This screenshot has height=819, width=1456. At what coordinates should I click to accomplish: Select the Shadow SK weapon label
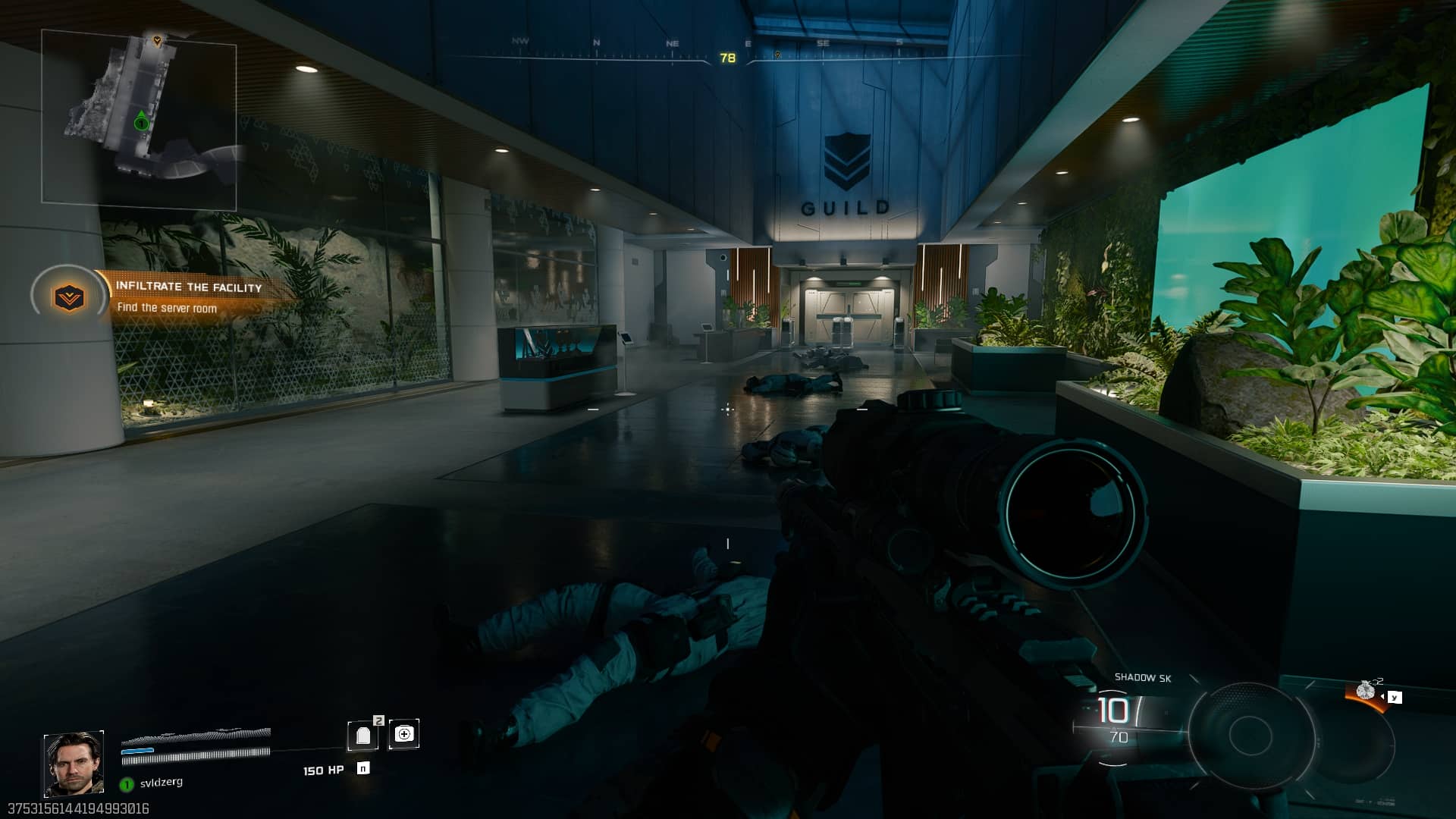[1142, 678]
